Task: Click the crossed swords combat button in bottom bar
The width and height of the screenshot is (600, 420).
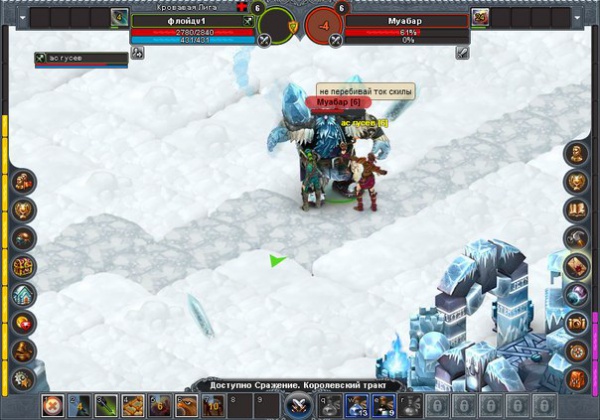Action: (297, 405)
